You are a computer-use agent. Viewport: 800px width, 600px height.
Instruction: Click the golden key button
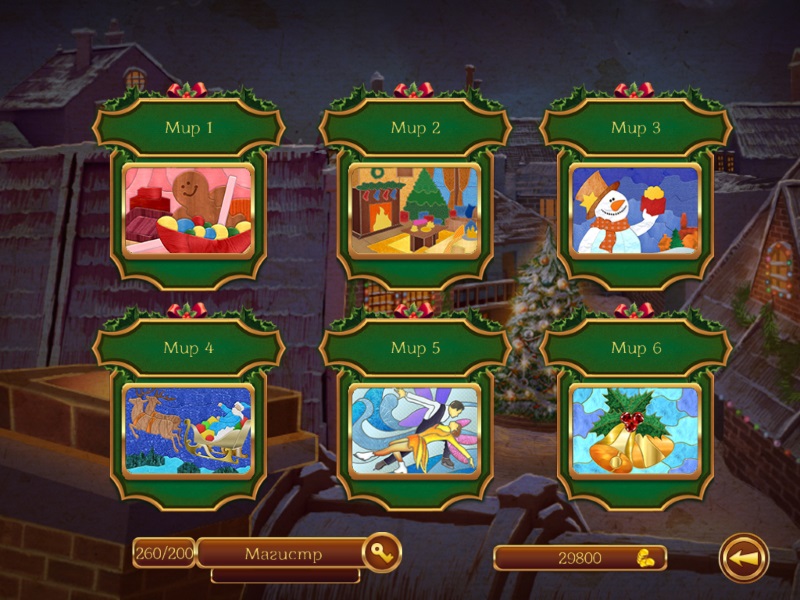click(381, 552)
